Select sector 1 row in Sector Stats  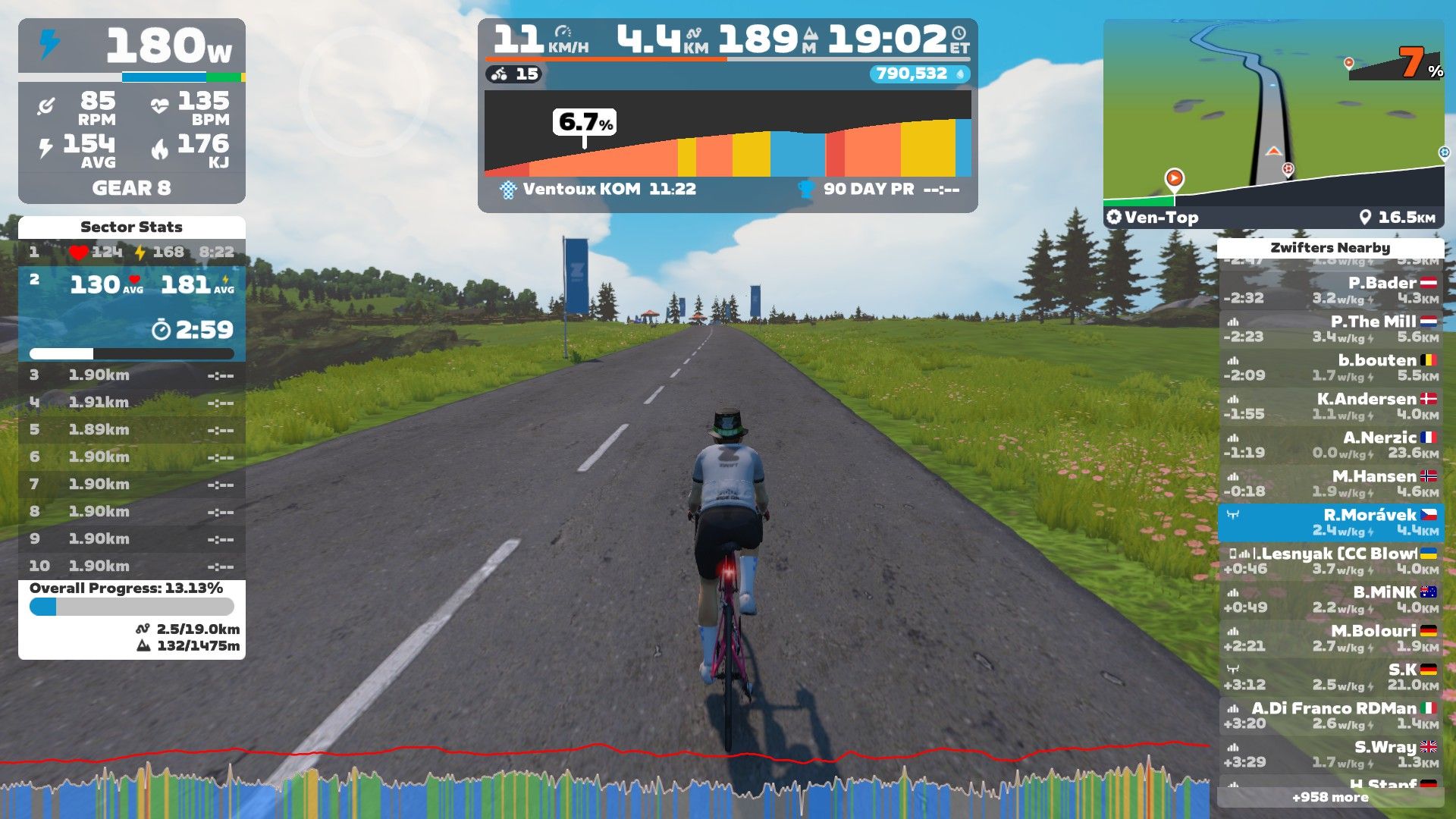coord(131,252)
